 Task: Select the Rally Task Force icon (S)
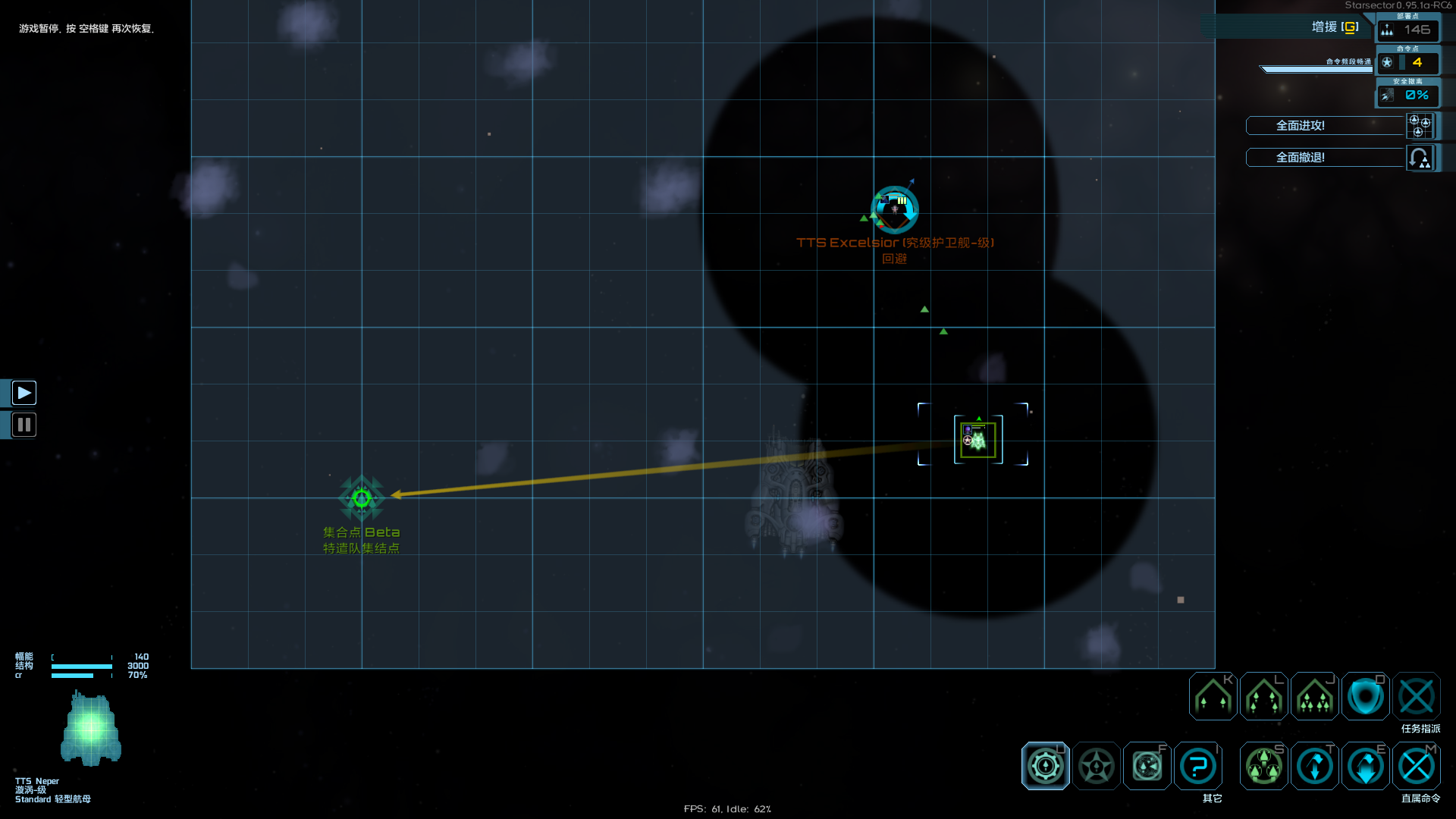pyautogui.click(x=1263, y=766)
